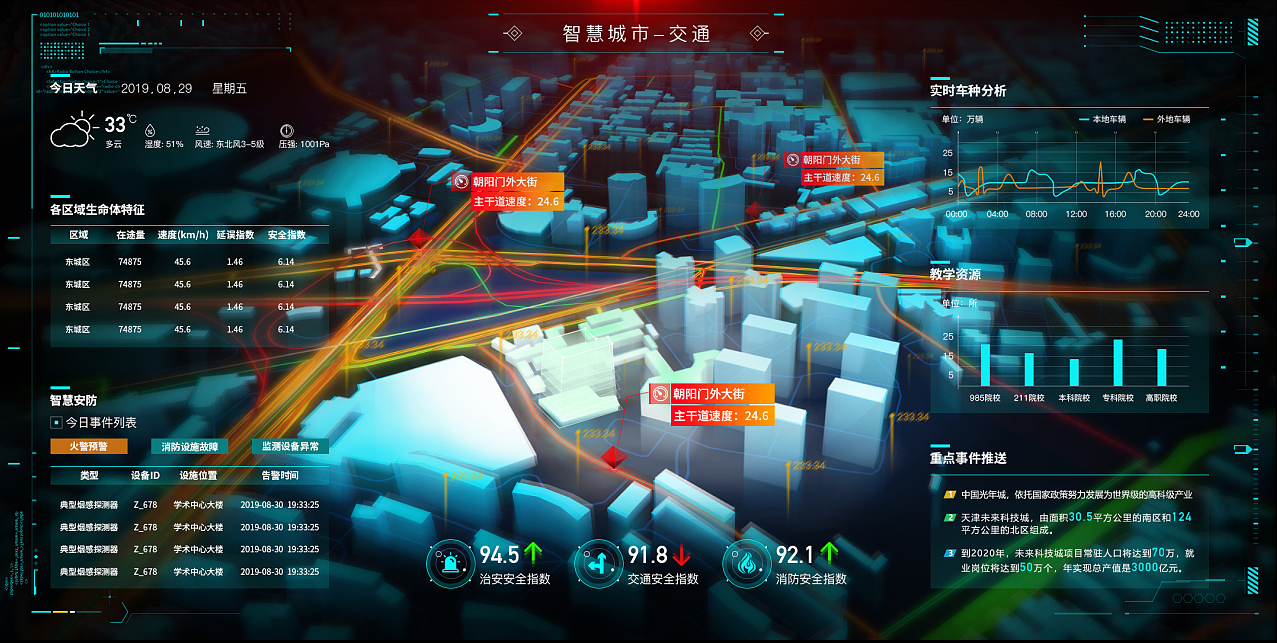Choose the 高职院校 chart bar
This screenshot has height=643, width=1277.
(x=1162, y=367)
